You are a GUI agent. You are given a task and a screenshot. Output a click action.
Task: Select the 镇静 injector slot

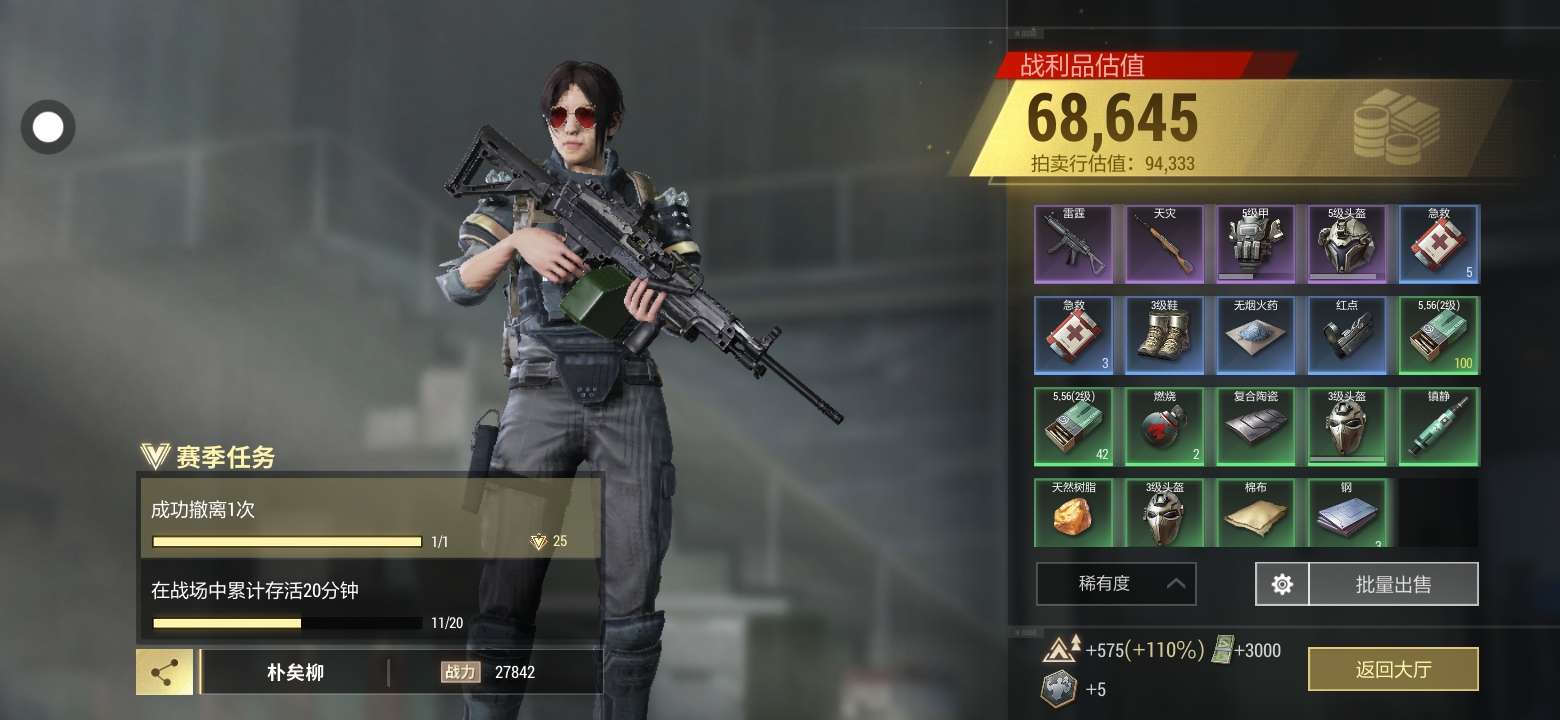(1438, 426)
